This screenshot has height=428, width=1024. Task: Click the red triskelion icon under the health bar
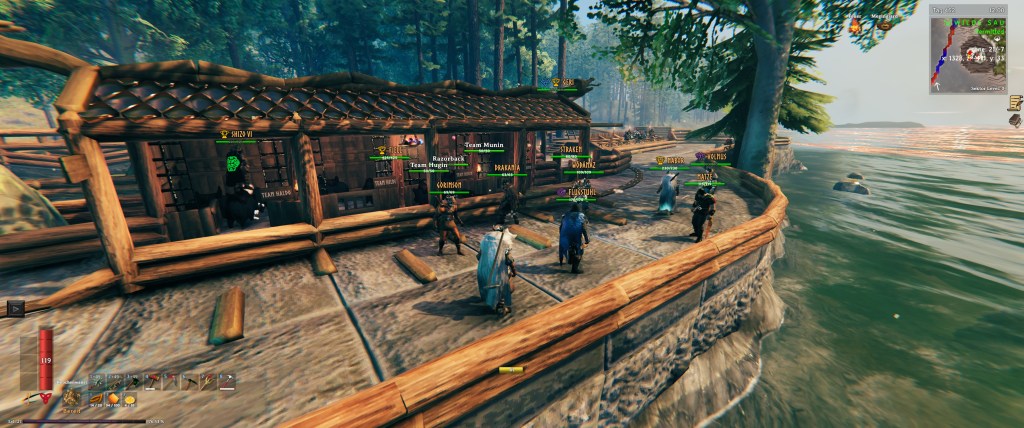click(44, 398)
